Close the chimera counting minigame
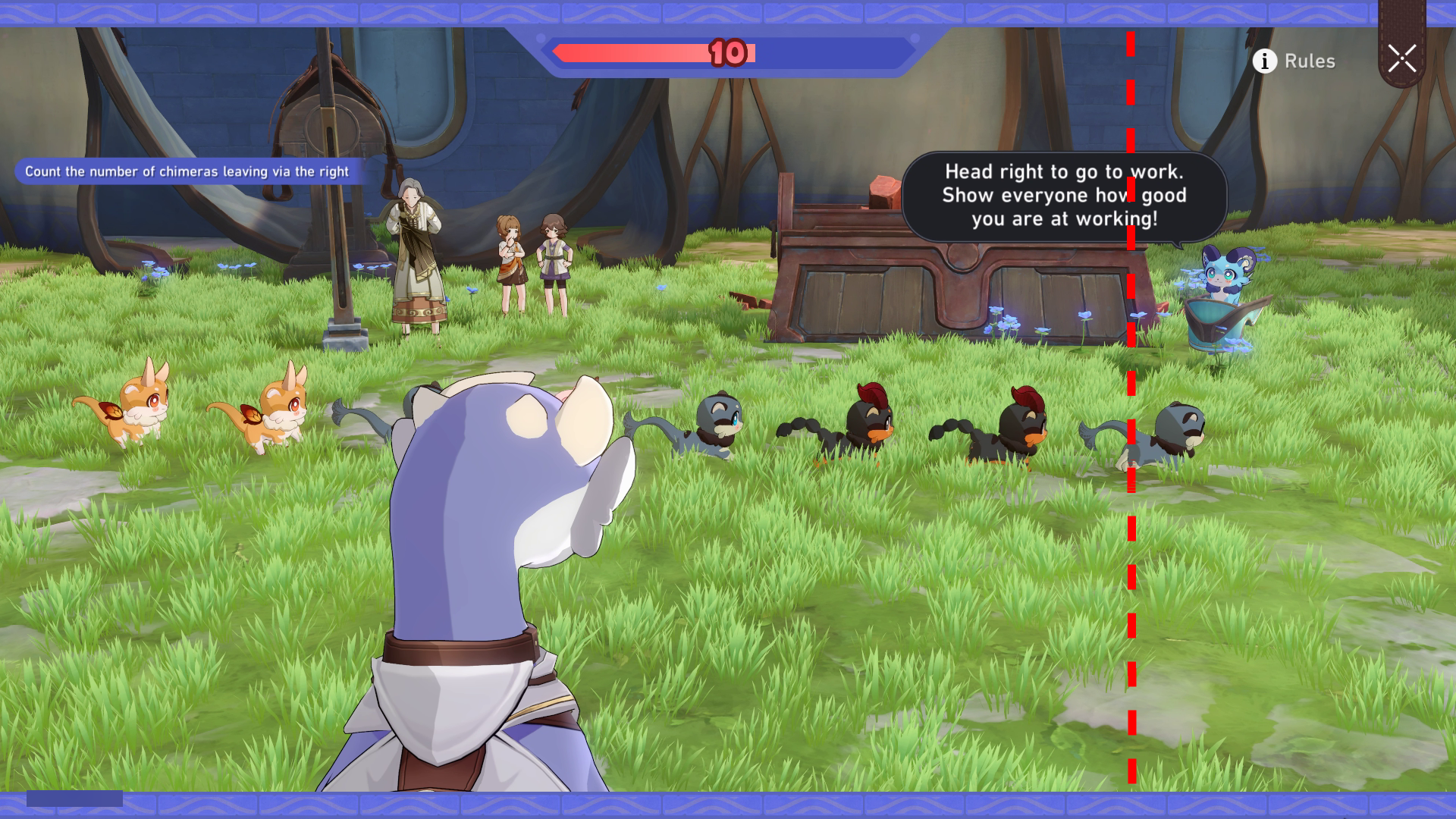Image resolution: width=1456 pixels, height=819 pixels. (1401, 58)
